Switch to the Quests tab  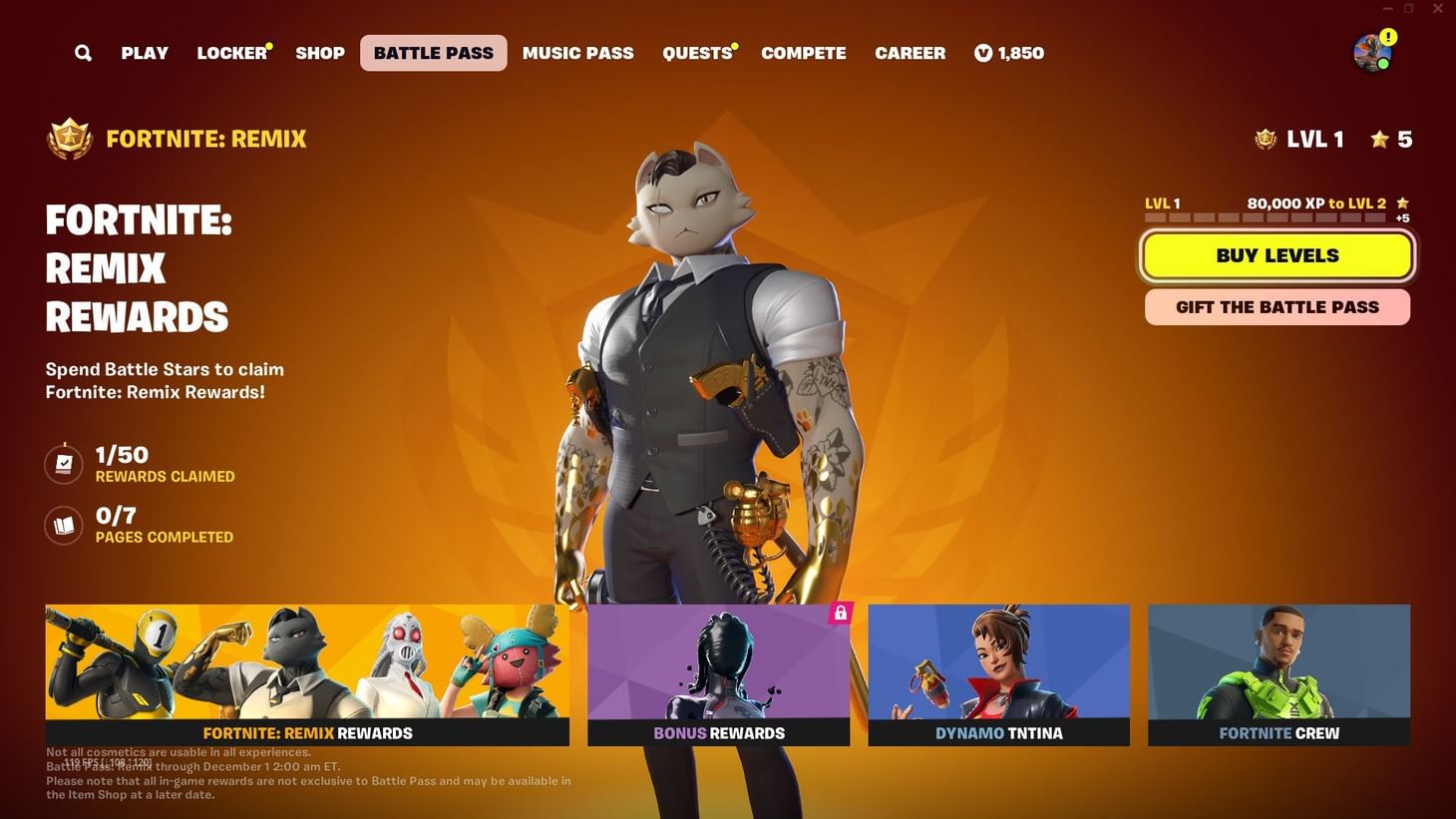(x=694, y=52)
